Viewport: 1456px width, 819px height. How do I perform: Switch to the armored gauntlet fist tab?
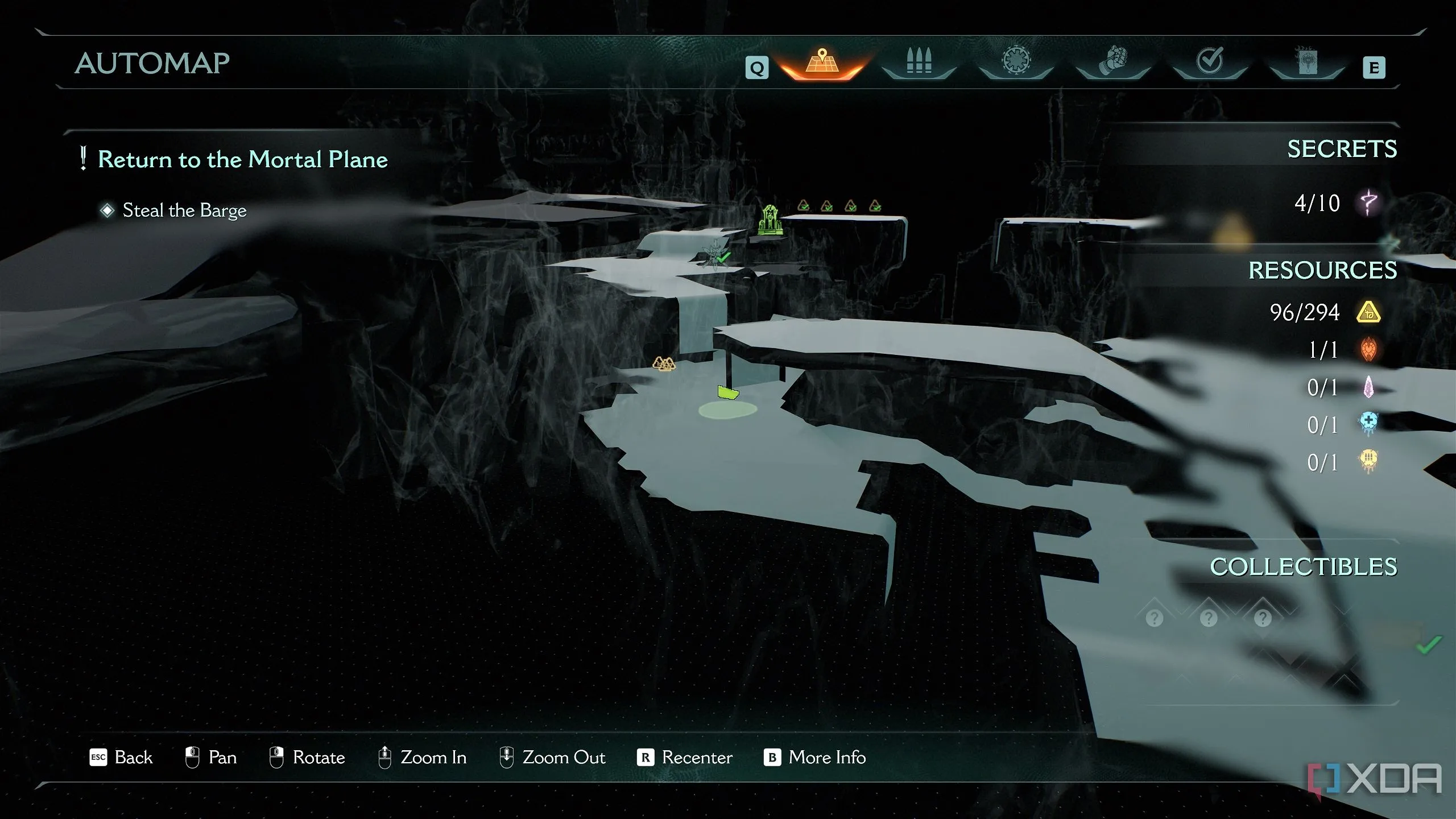(1112, 61)
